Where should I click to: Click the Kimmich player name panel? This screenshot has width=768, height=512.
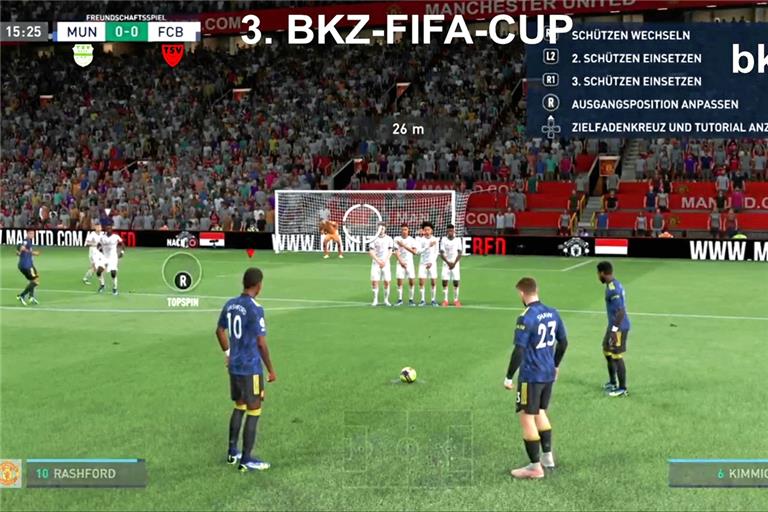(x=718, y=473)
